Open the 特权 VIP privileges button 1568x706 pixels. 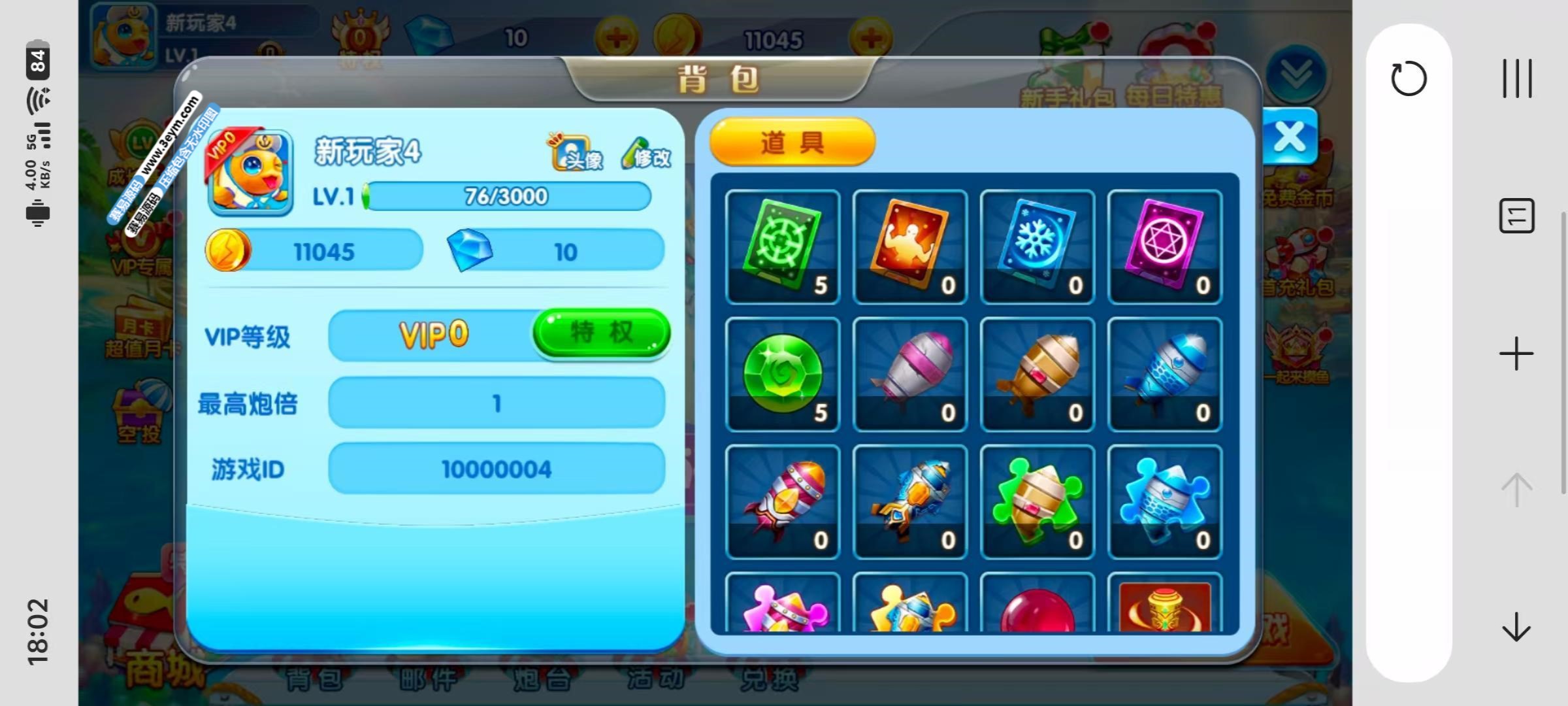pos(601,333)
